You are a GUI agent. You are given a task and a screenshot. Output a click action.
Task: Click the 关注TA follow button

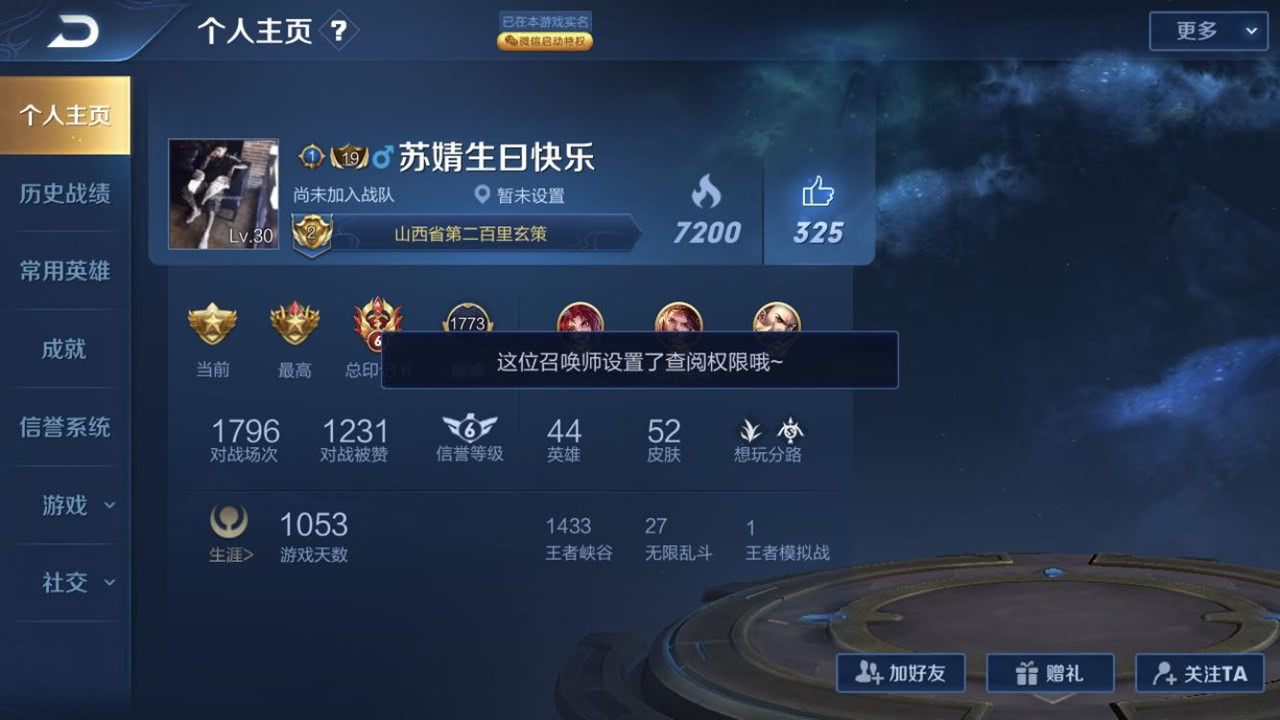(x=1199, y=673)
